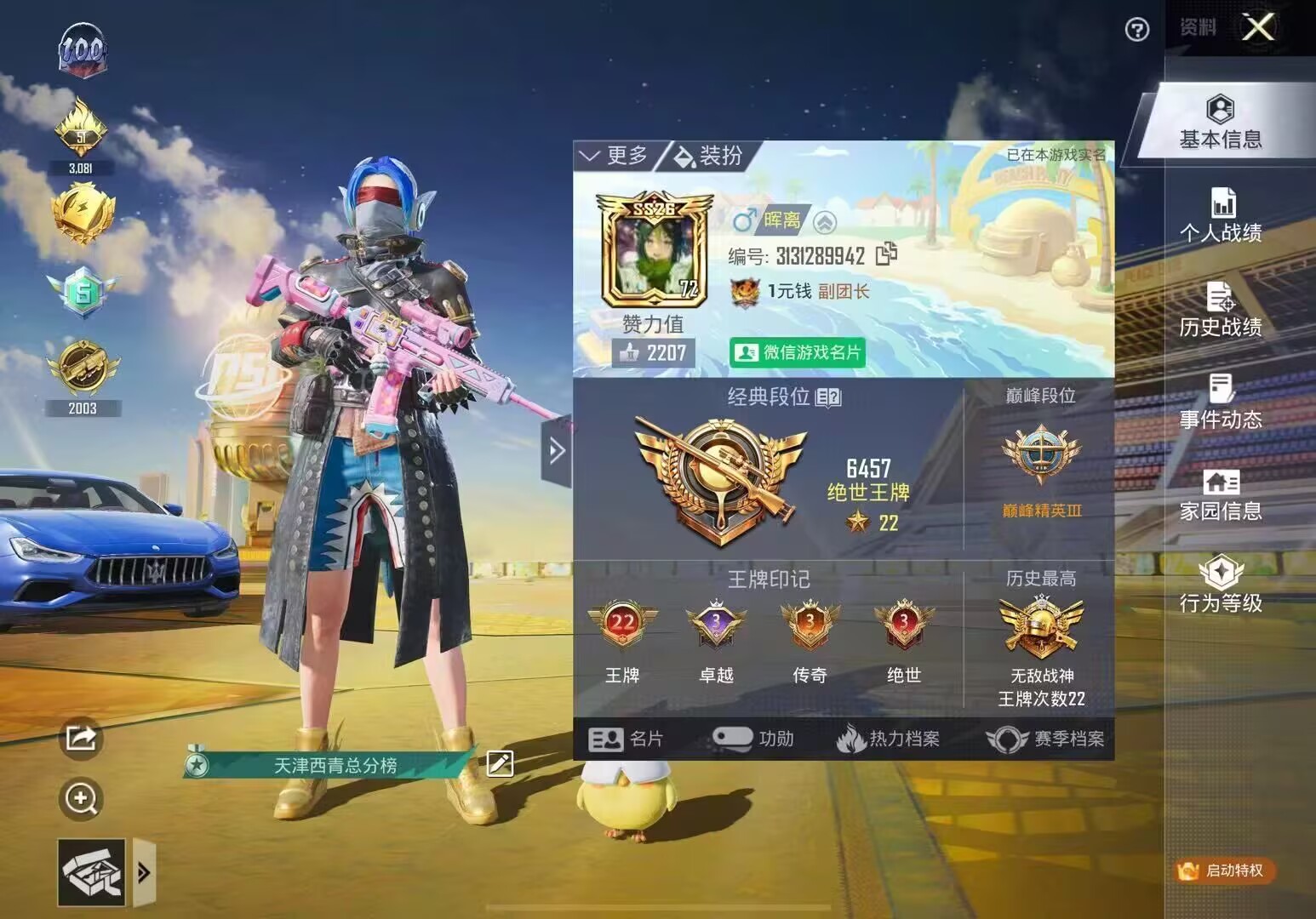The width and height of the screenshot is (1316, 919).
Task: Show the 事件动态 tab
Action: [x=1221, y=402]
